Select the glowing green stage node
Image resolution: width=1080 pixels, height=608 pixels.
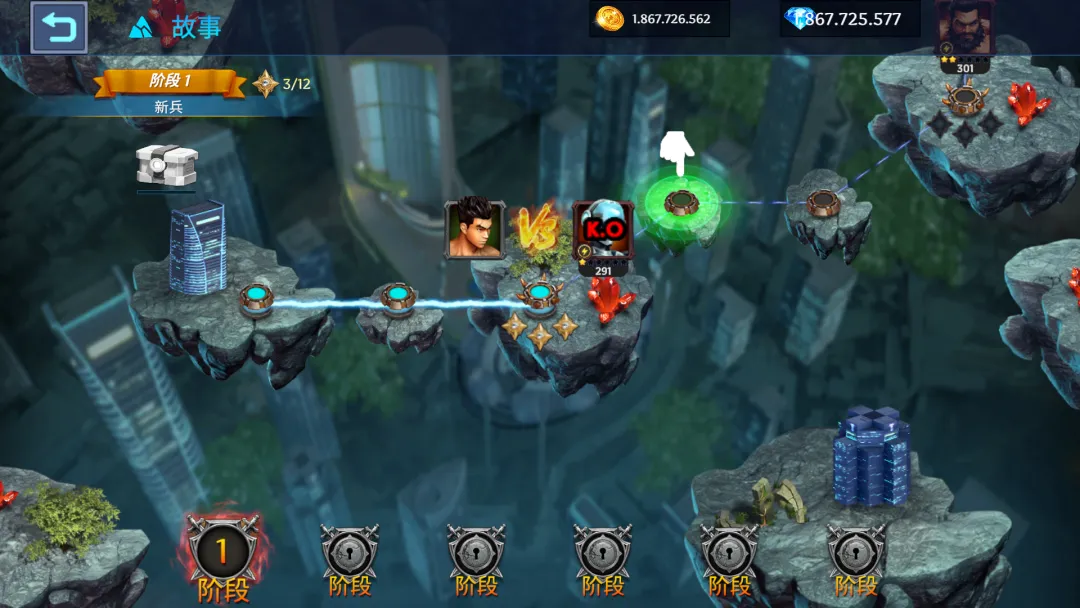(x=681, y=202)
